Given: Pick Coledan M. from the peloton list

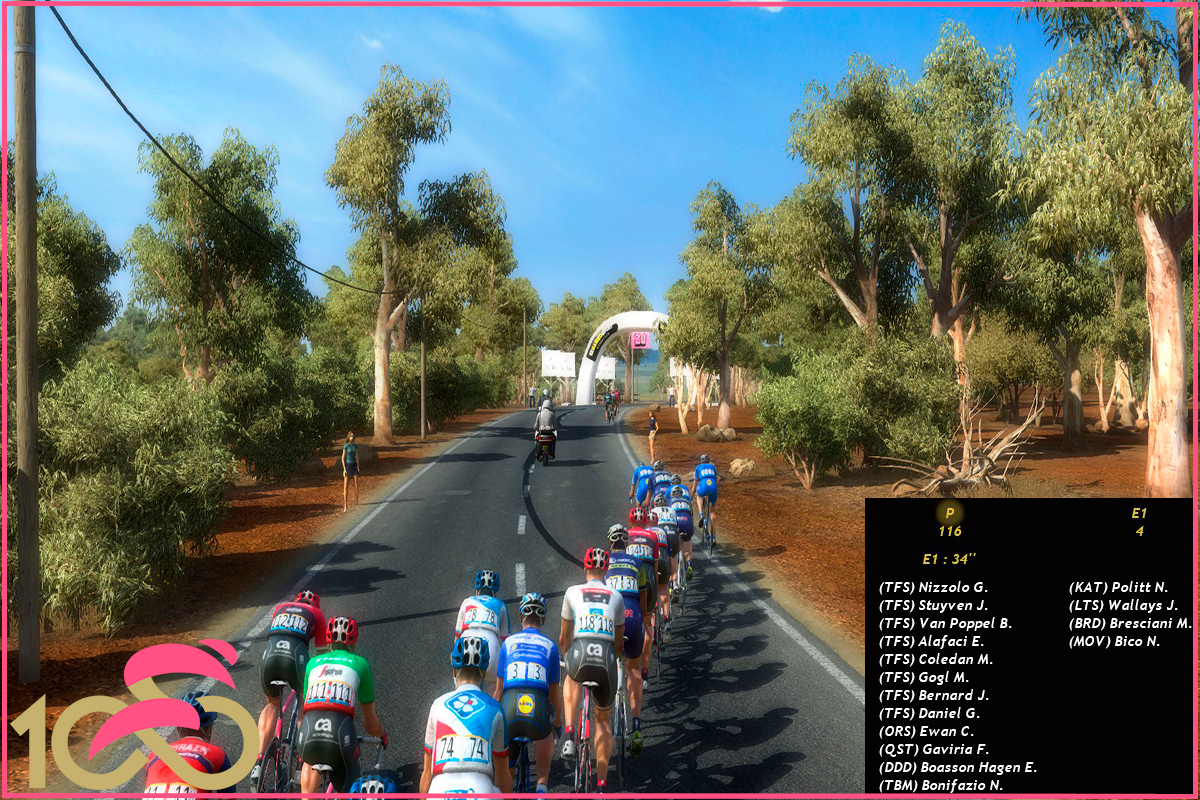Looking at the screenshot, I should point(935,660).
